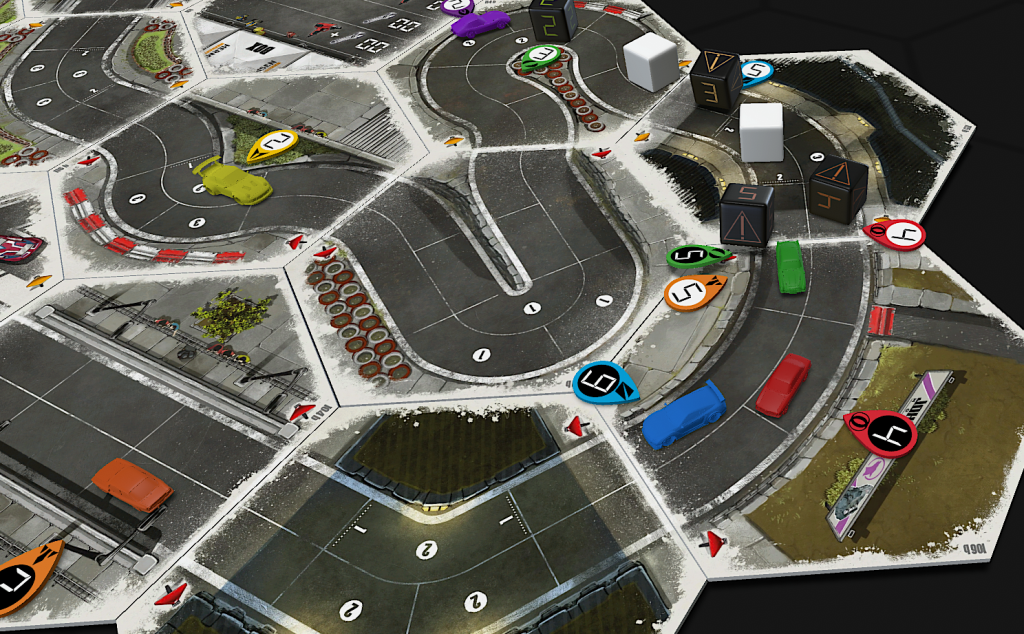This screenshot has width=1024, height=634.
Task: Select the red race car
Action: click(x=783, y=384)
